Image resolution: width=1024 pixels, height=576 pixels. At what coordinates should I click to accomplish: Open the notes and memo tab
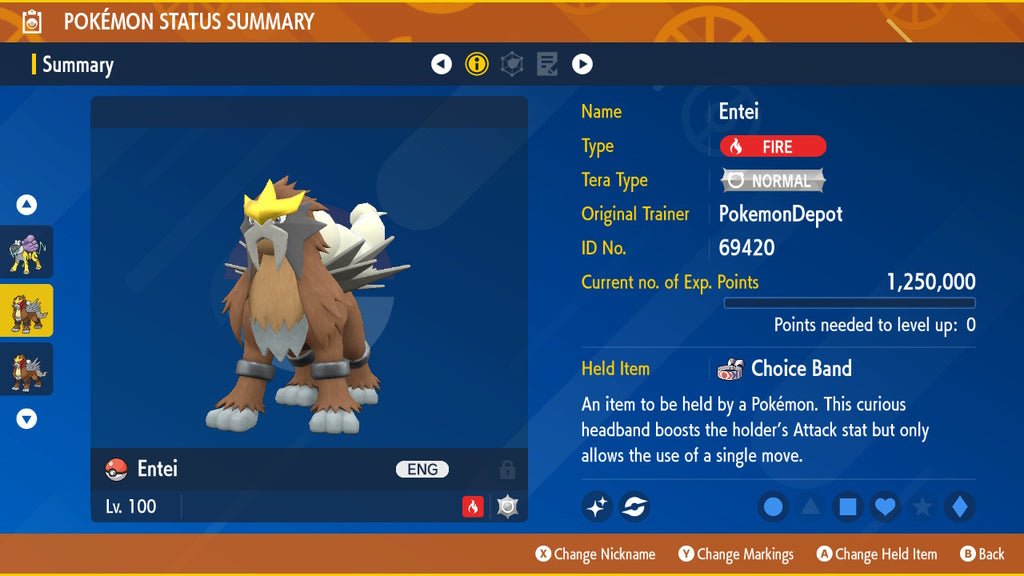pyautogui.click(x=547, y=65)
